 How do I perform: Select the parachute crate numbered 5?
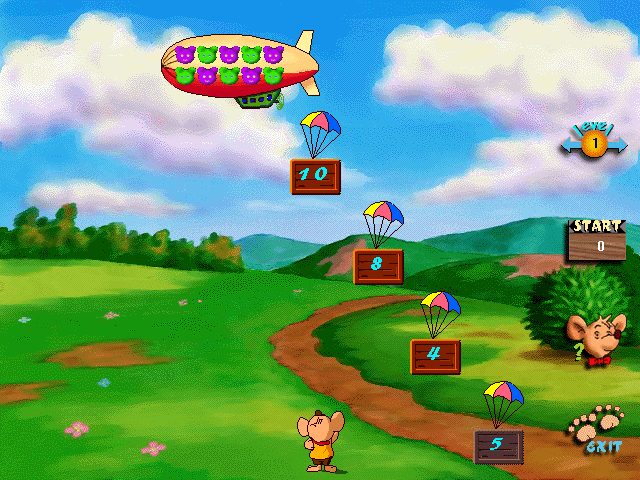click(x=498, y=444)
